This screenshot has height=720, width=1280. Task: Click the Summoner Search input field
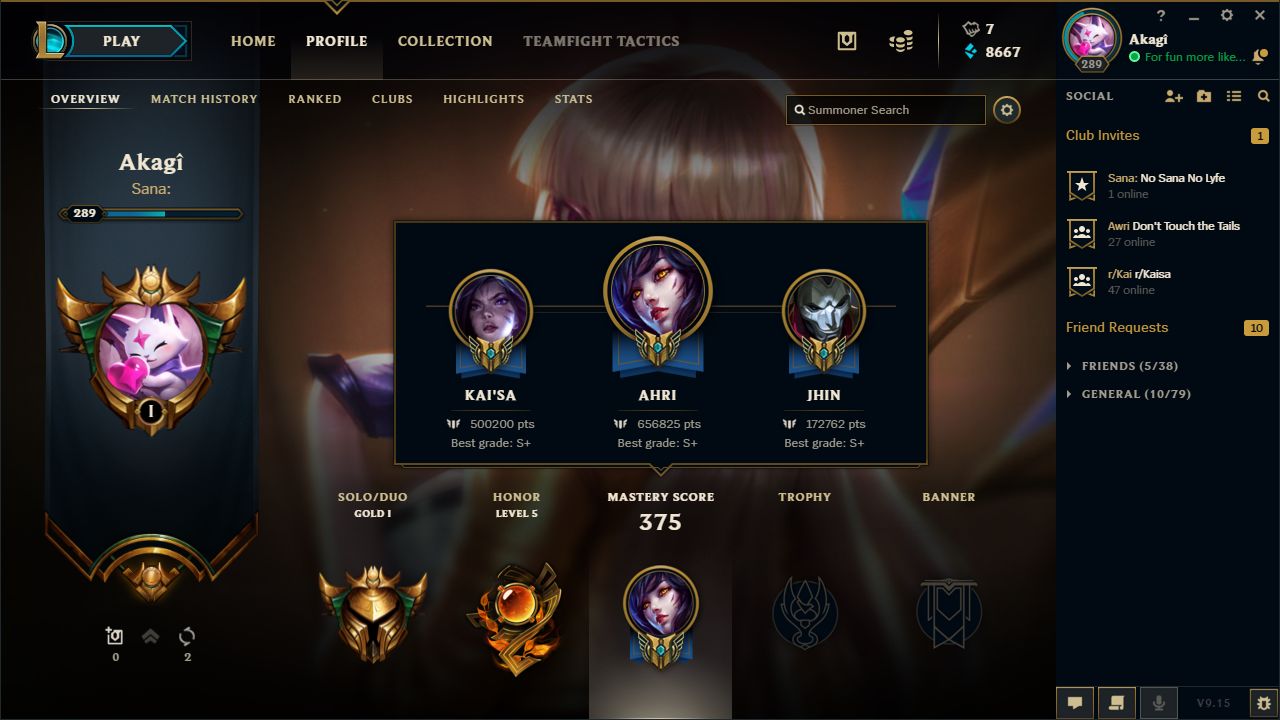[885, 110]
